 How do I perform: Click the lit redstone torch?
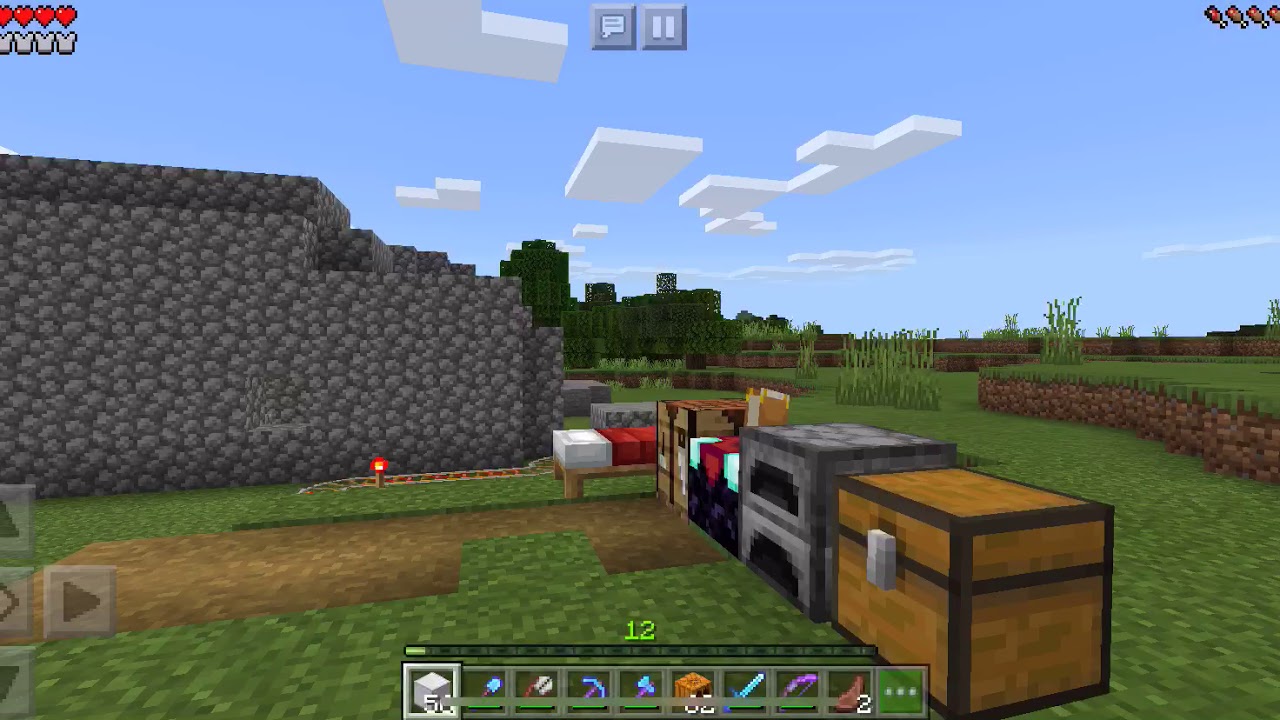coord(380,468)
